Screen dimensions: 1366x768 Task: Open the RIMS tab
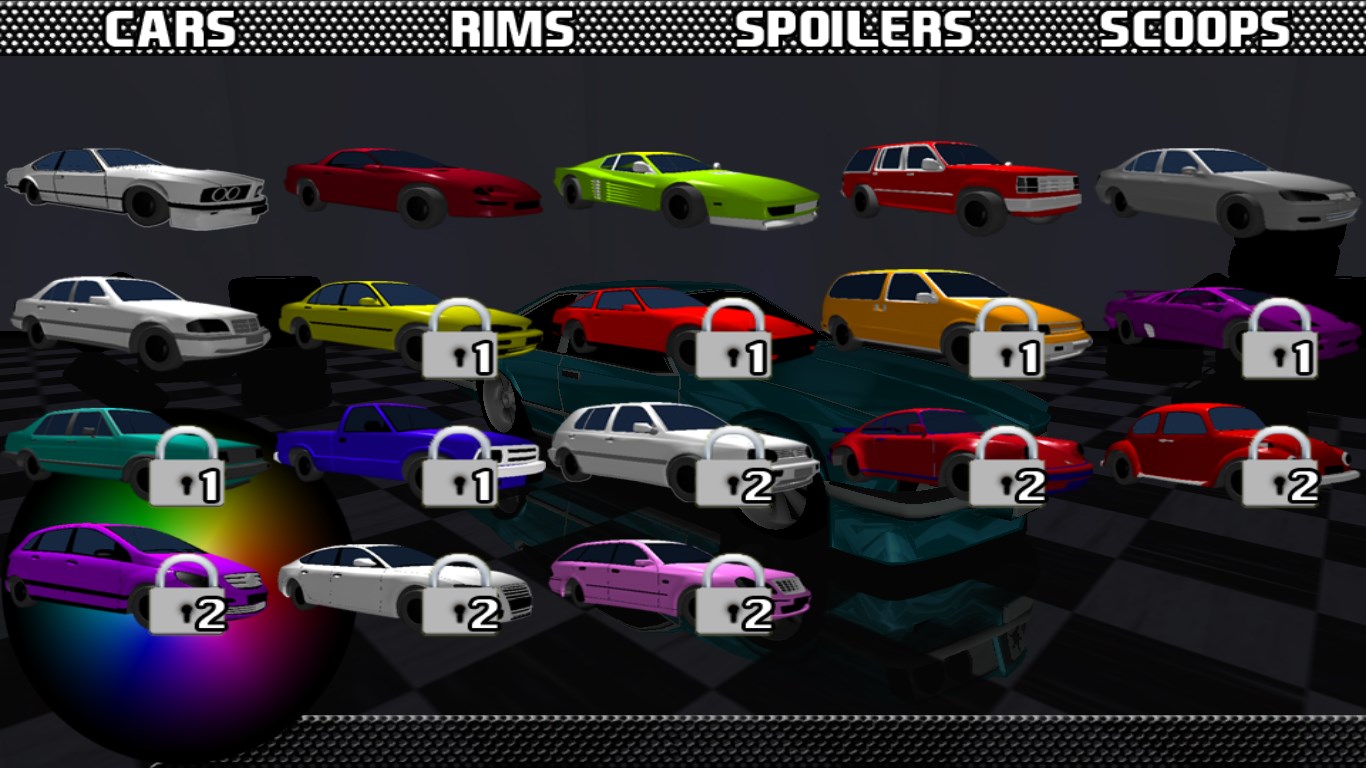tap(512, 30)
